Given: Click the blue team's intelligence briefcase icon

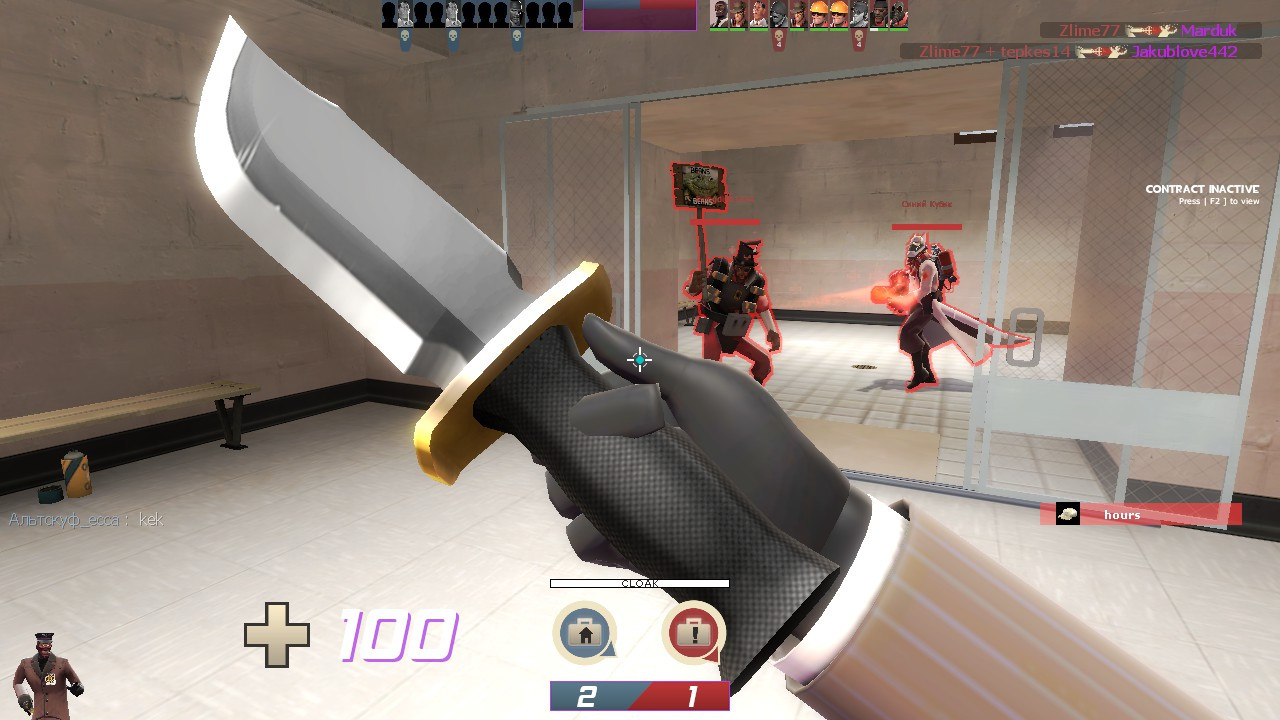Looking at the screenshot, I should [x=585, y=633].
